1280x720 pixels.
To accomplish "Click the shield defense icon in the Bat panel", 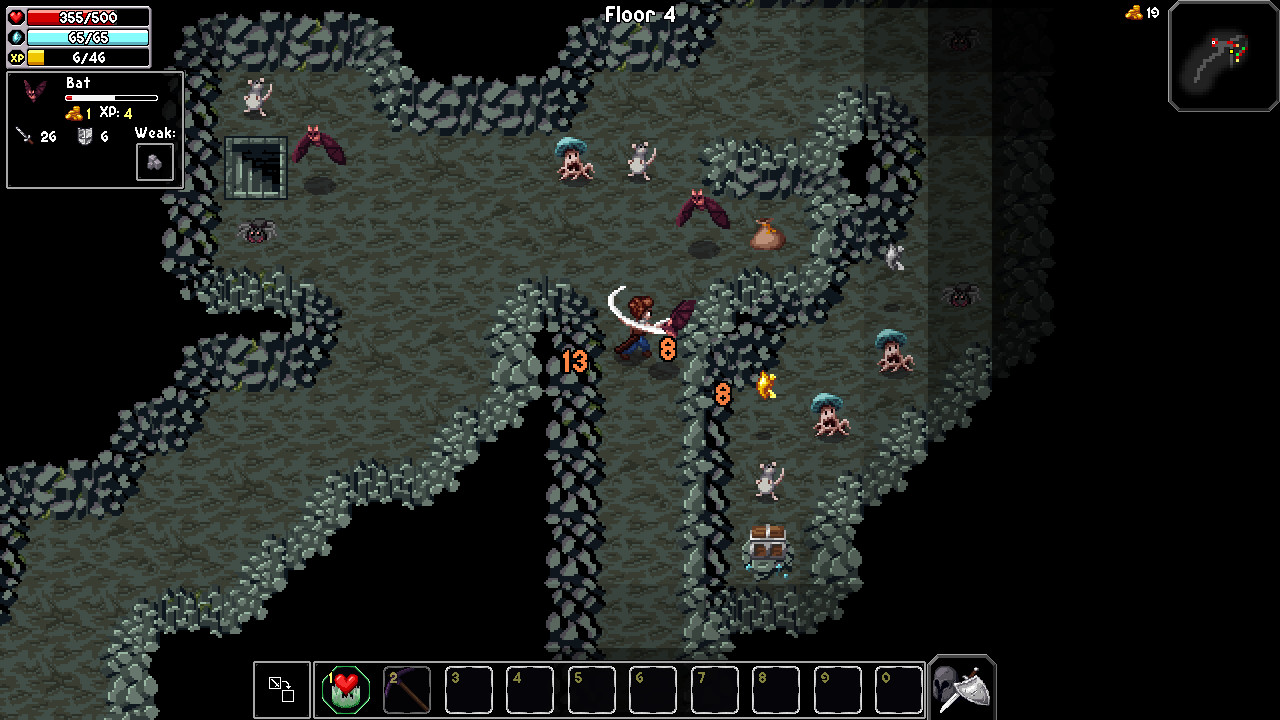I will pyautogui.click(x=87, y=136).
